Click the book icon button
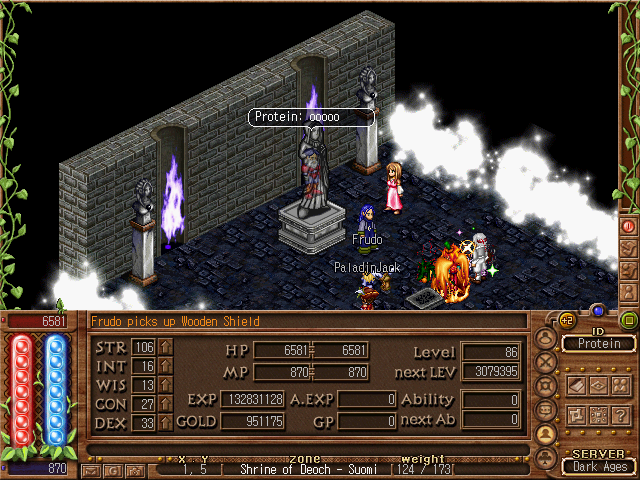 coord(576,385)
